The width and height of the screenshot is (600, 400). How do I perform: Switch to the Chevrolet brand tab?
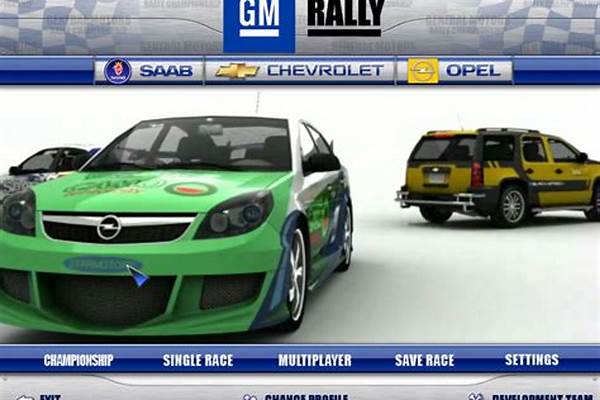(x=300, y=71)
